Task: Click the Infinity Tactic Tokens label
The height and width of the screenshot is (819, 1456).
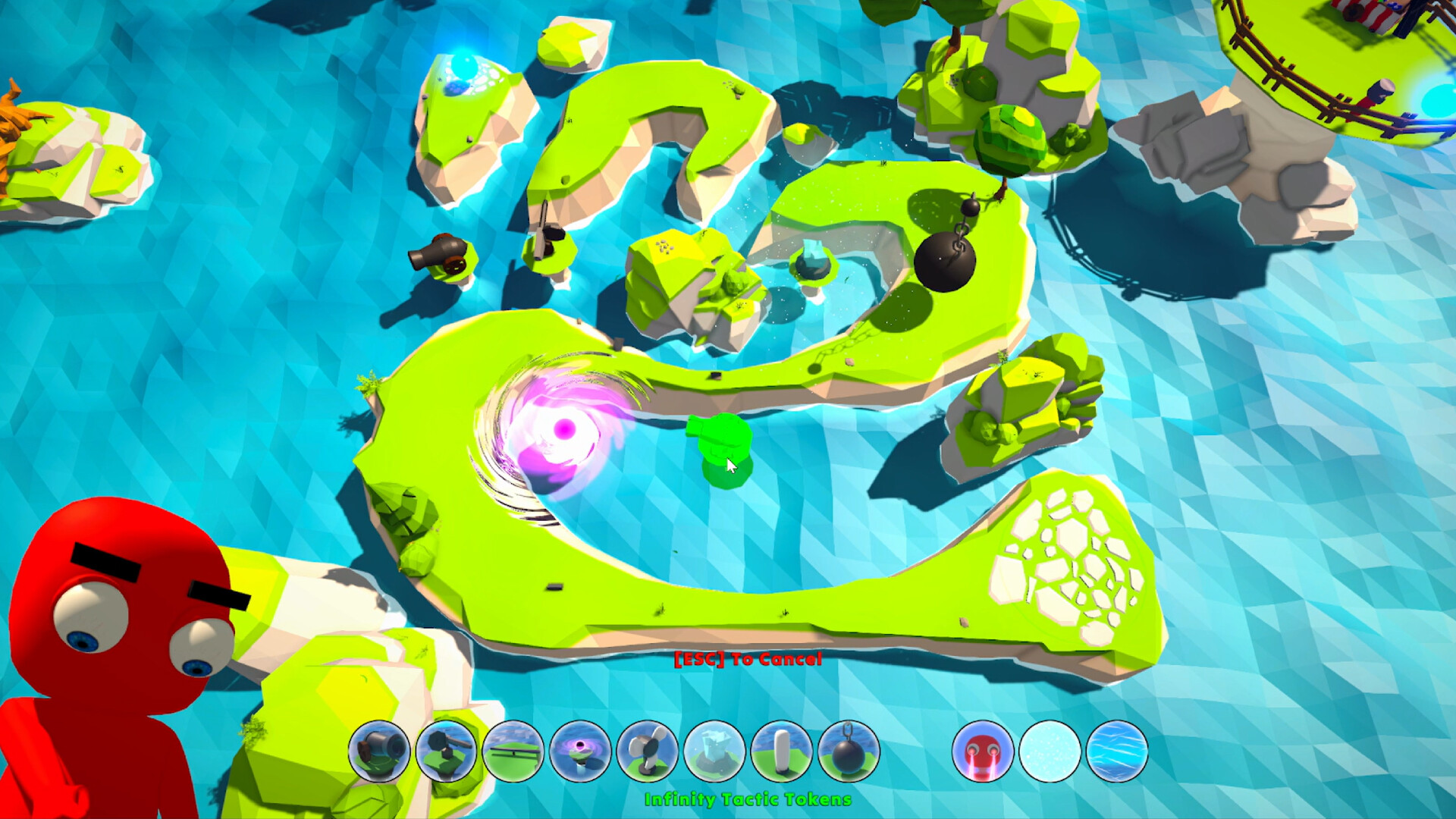Action: click(x=747, y=798)
